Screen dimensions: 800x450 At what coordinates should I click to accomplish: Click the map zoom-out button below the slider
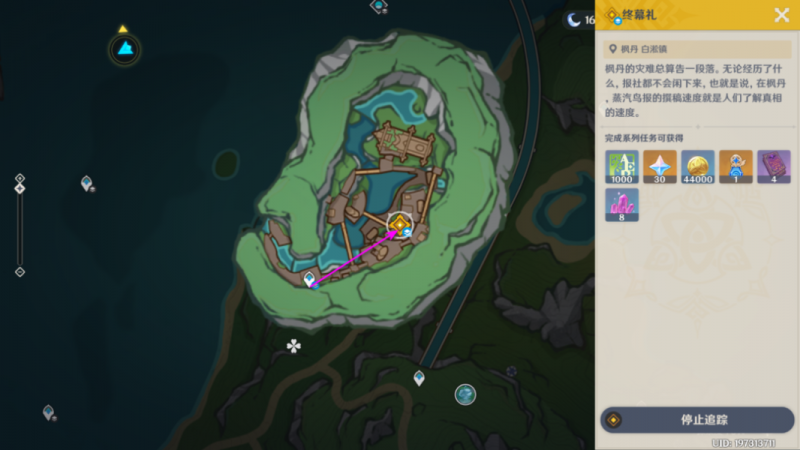19,272
